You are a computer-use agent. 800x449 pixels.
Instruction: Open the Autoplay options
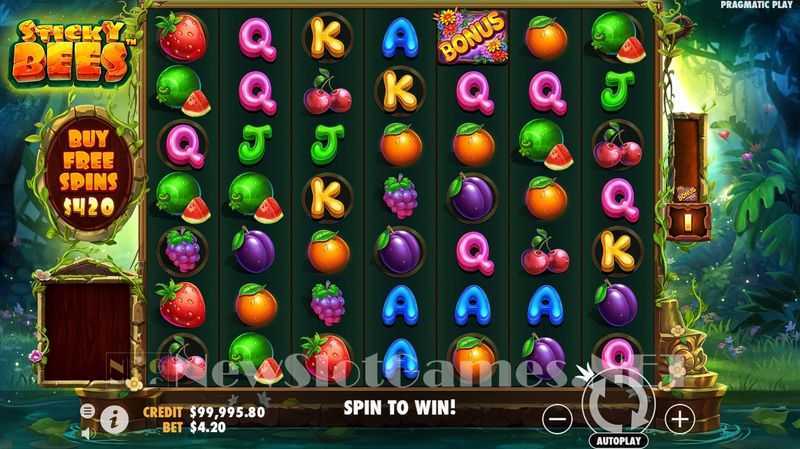tap(619, 440)
